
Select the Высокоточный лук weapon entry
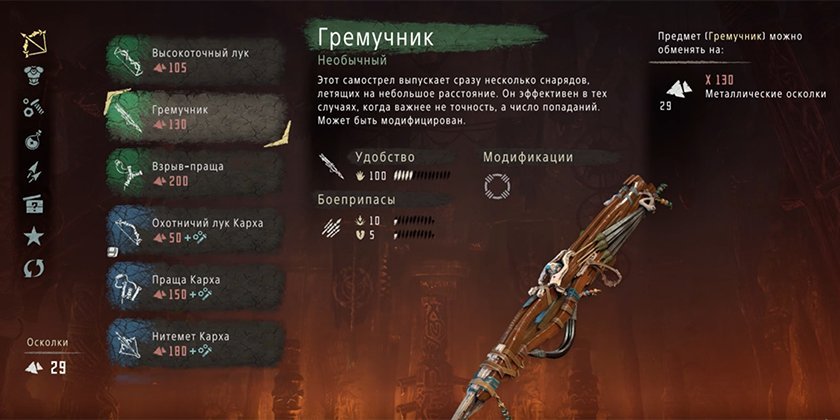click(190, 60)
